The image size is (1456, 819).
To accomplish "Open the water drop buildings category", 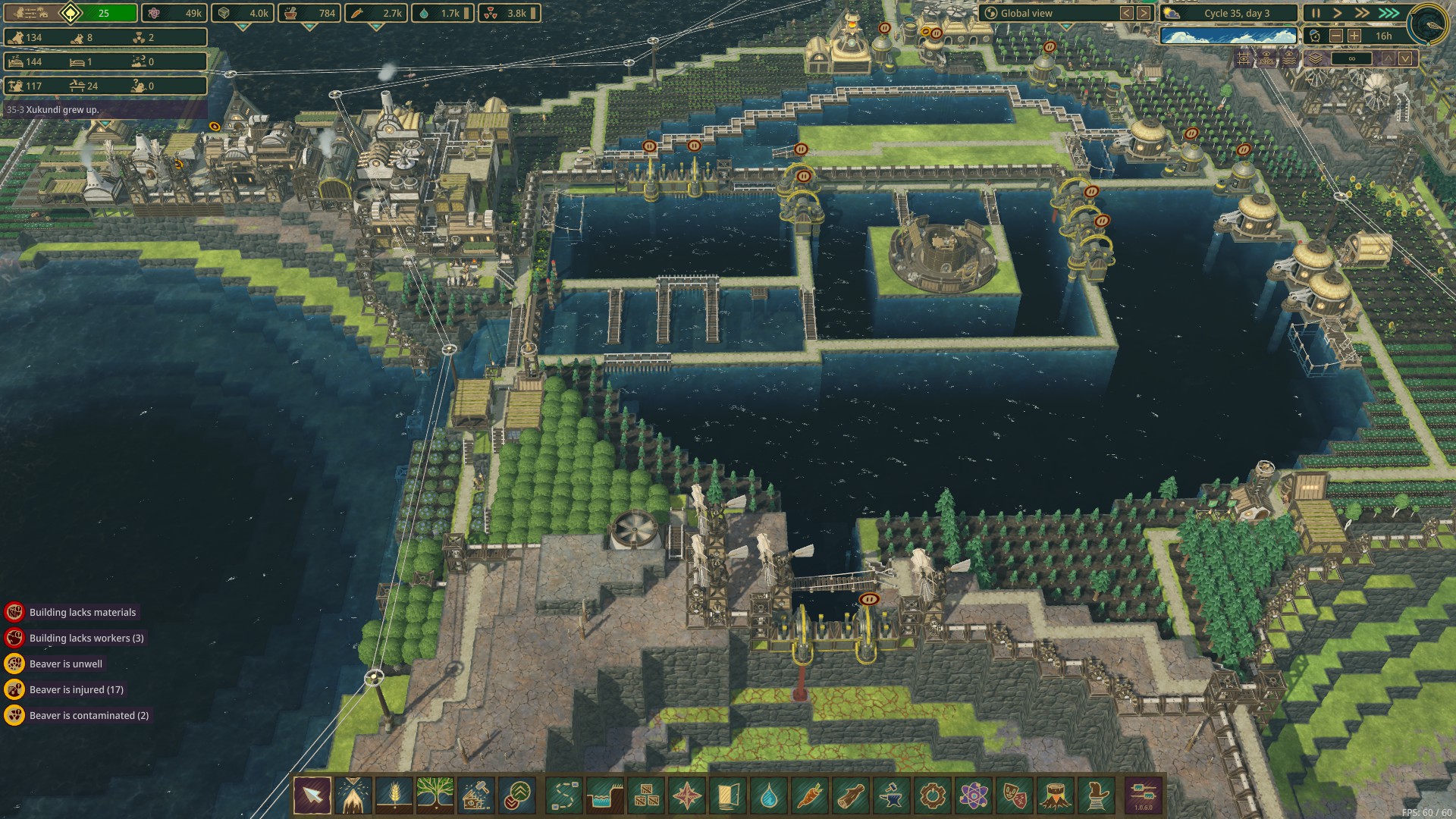I will 768,796.
